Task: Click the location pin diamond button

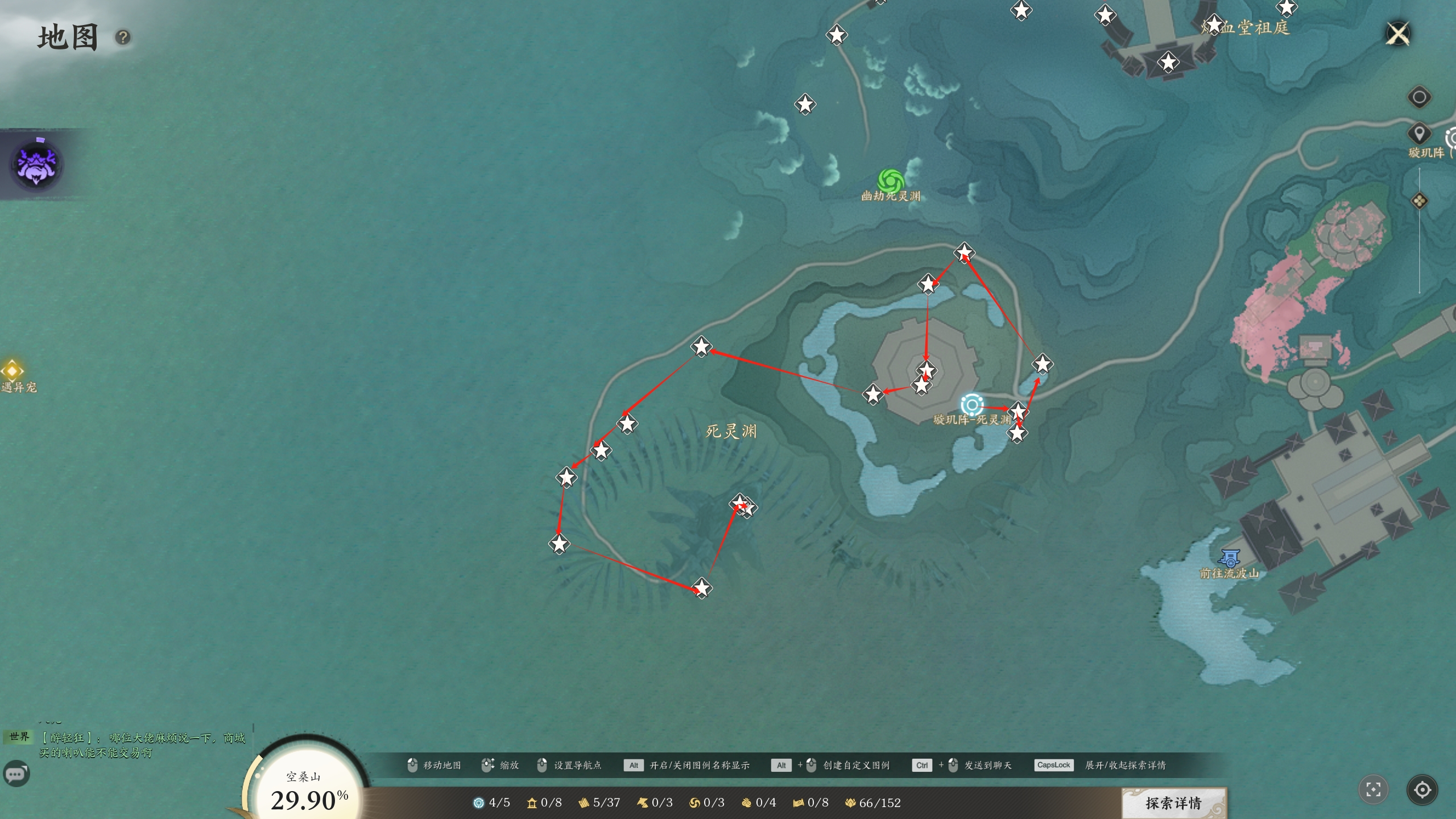Action: [x=1419, y=134]
